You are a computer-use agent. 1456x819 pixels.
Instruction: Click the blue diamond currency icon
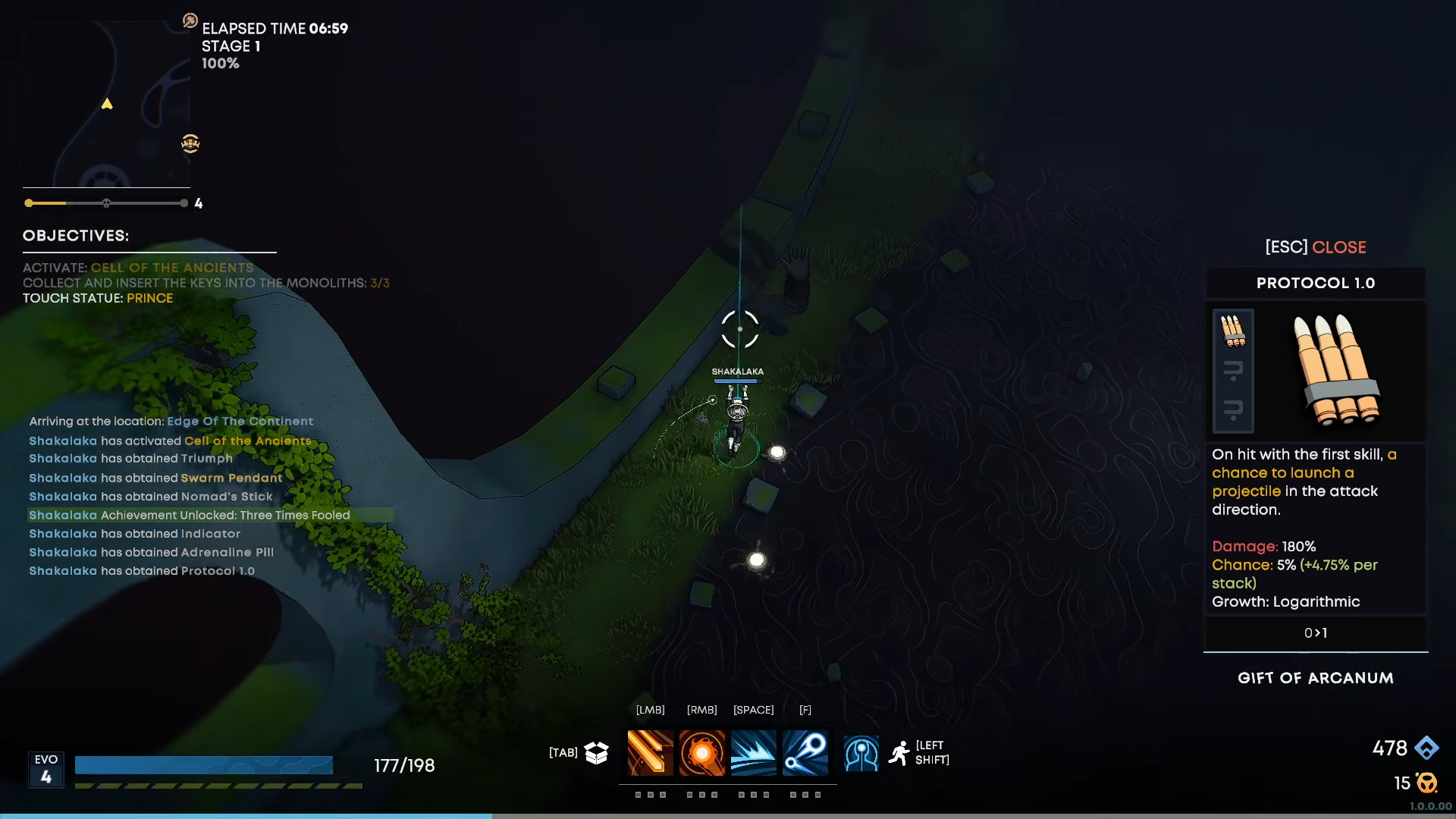click(x=1426, y=748)
